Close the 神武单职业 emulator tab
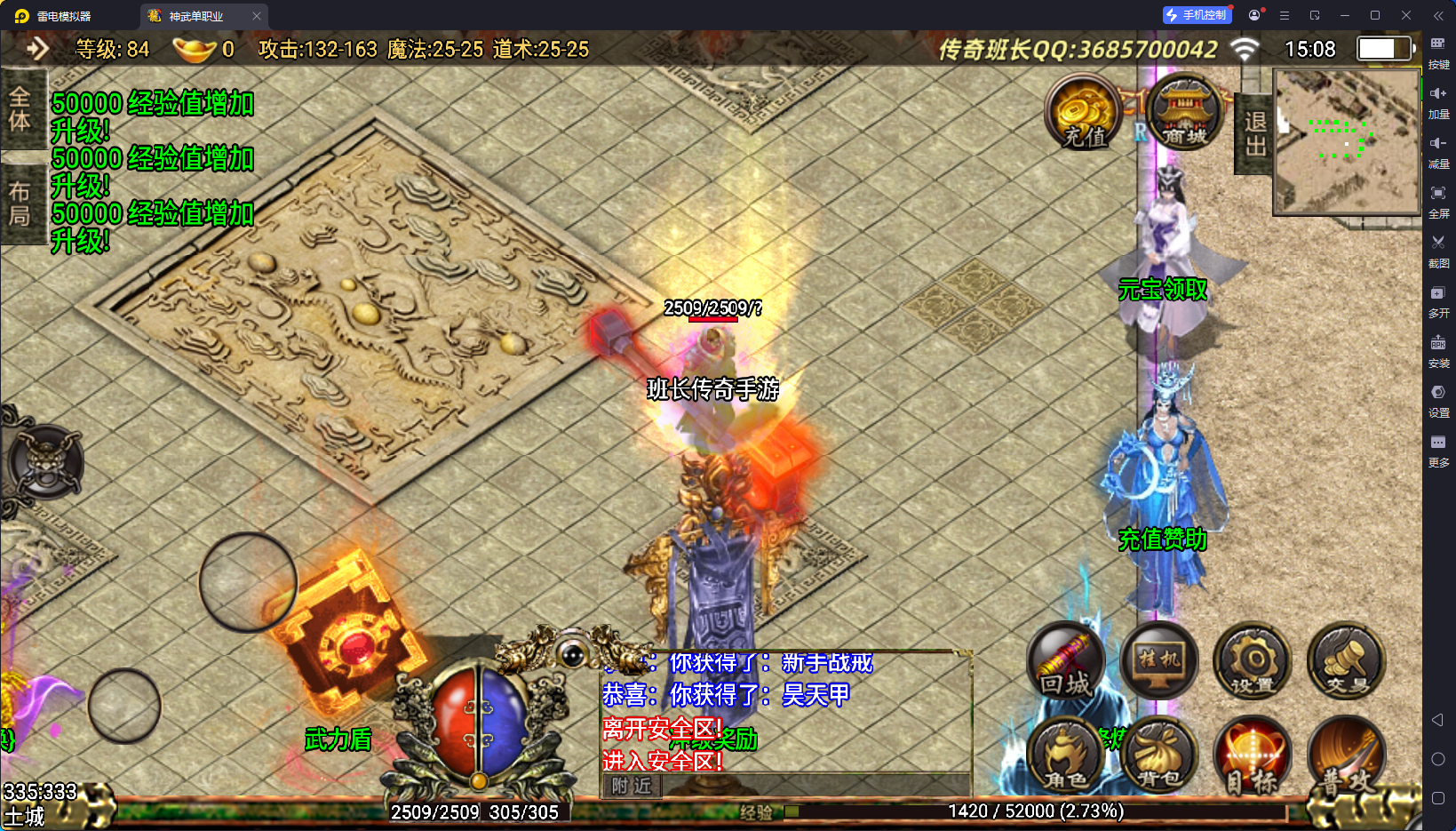Image resolution: width=1456 pixels, height=831 pixels. [x=257, y=16]
